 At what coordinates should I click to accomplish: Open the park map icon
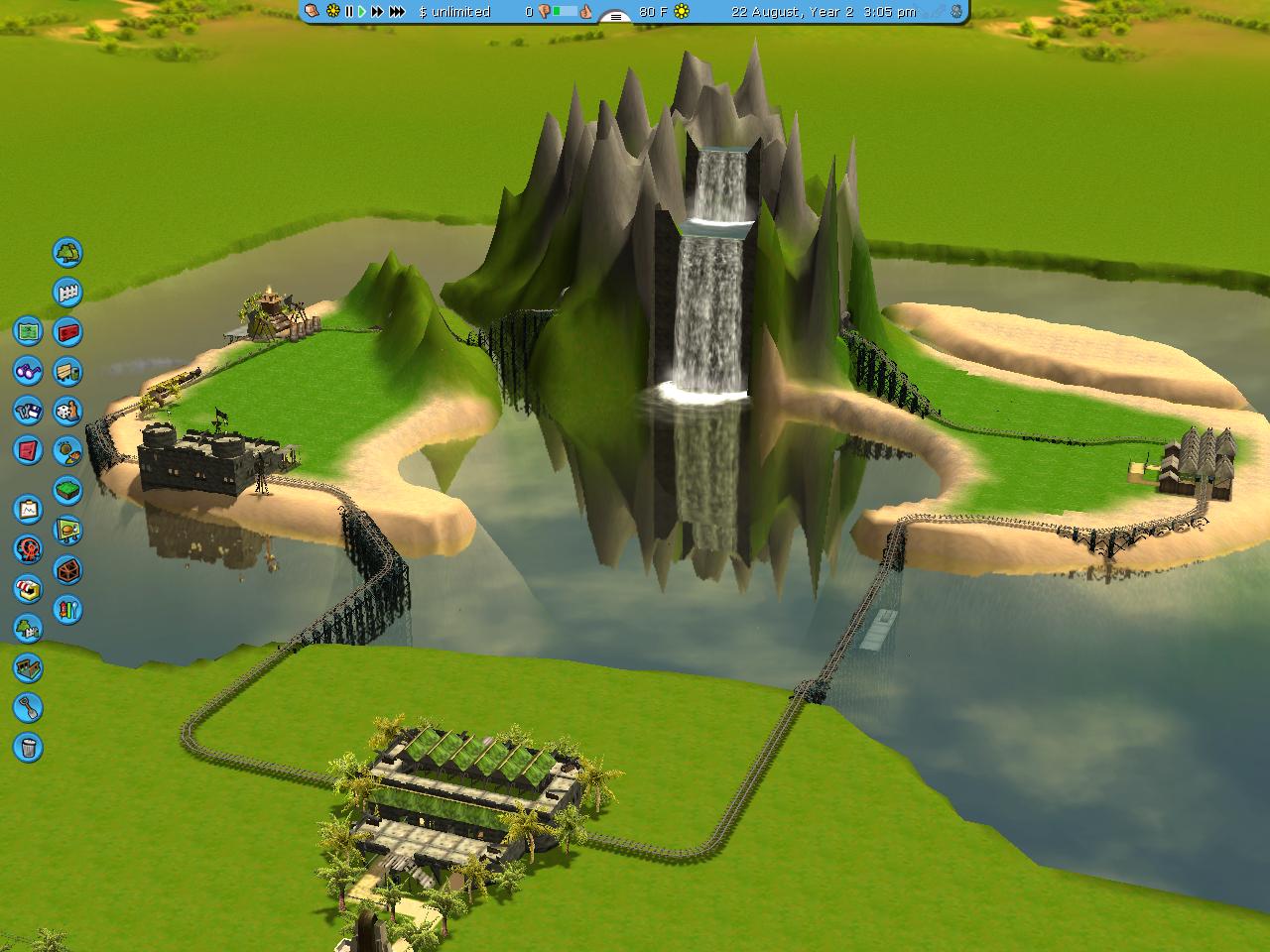tap(28, 331)
